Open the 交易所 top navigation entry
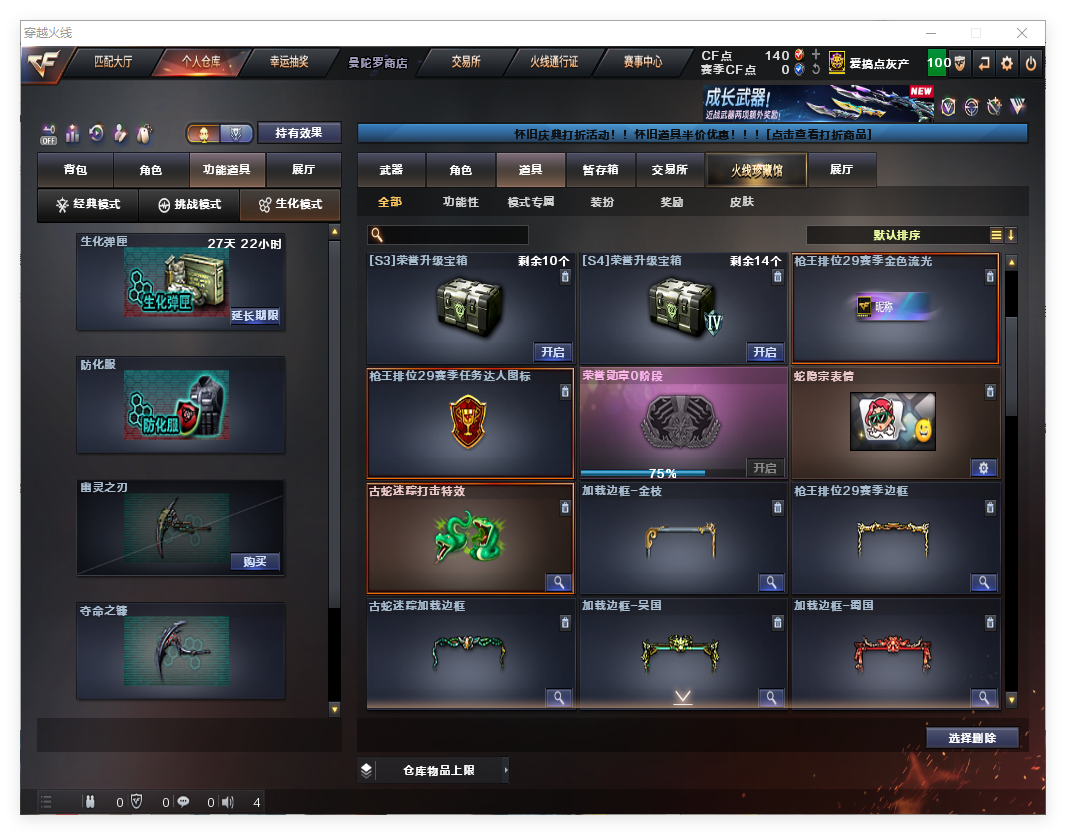The image size is (1066, 835). click(x=465, y=62)
